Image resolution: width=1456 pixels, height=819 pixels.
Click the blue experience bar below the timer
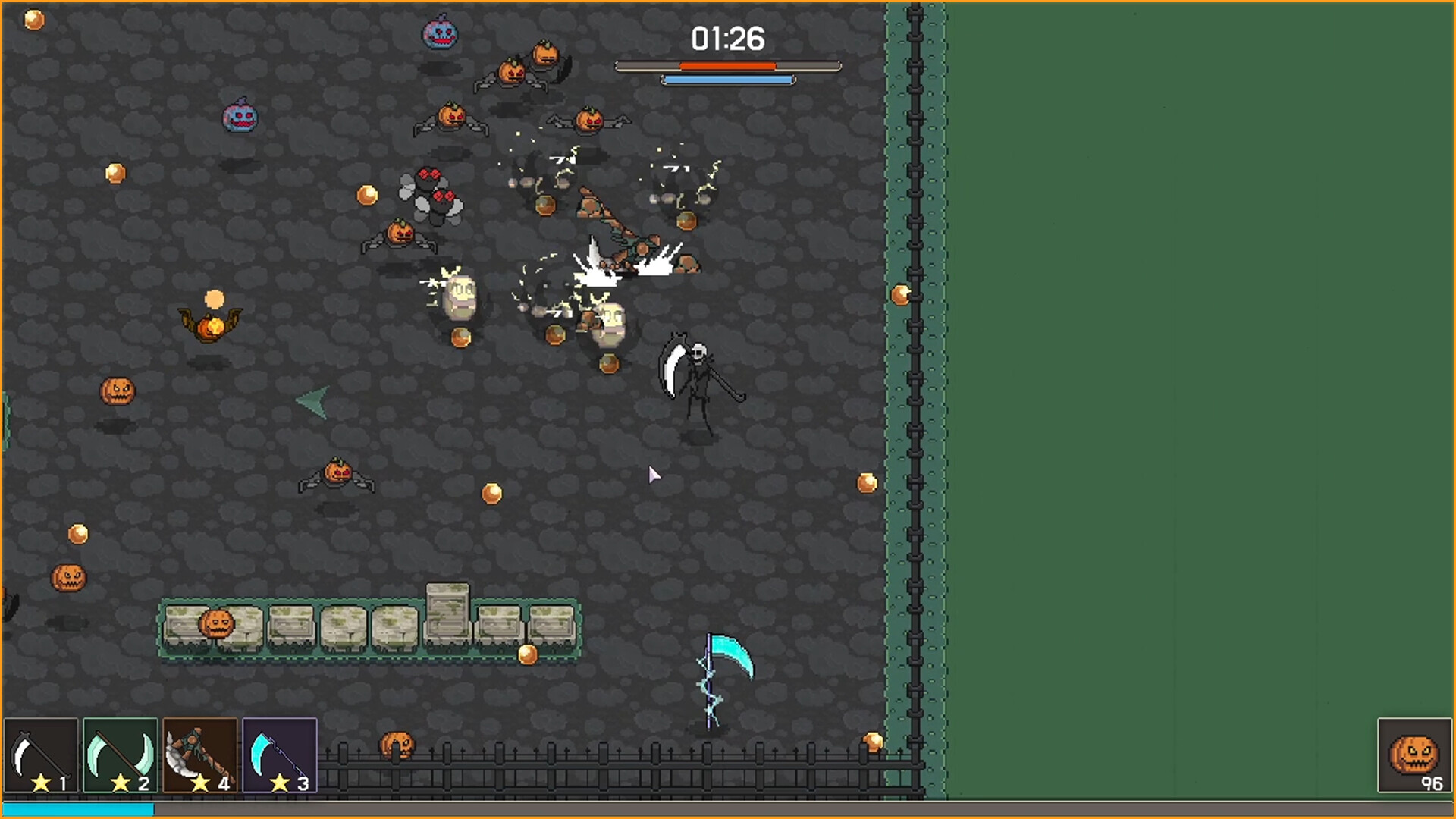(x=728, y=78)
